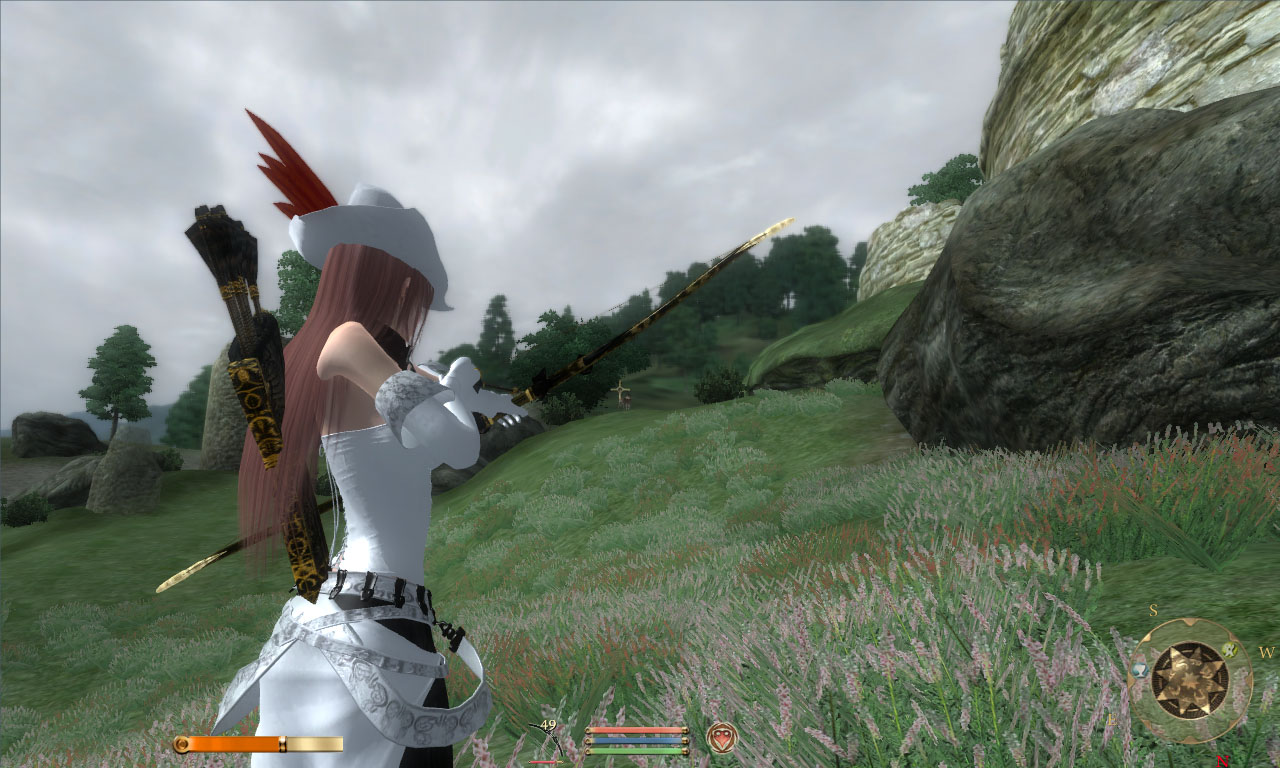The image size is (1280, 768).
Task: Click the star-shaped compass dial
Action: 1190,681
